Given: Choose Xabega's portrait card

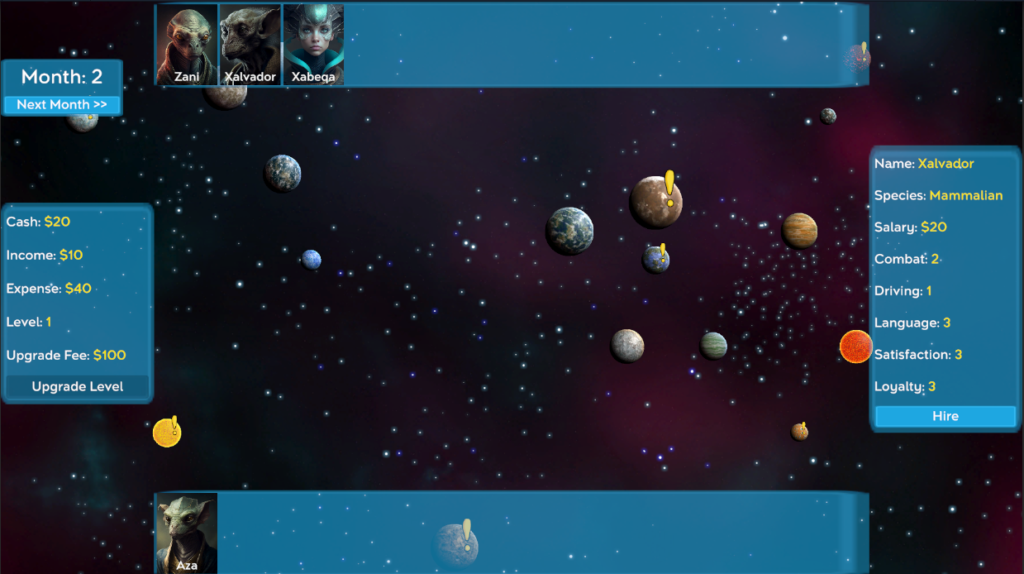Looking at the screenshot, I should 313,45.
